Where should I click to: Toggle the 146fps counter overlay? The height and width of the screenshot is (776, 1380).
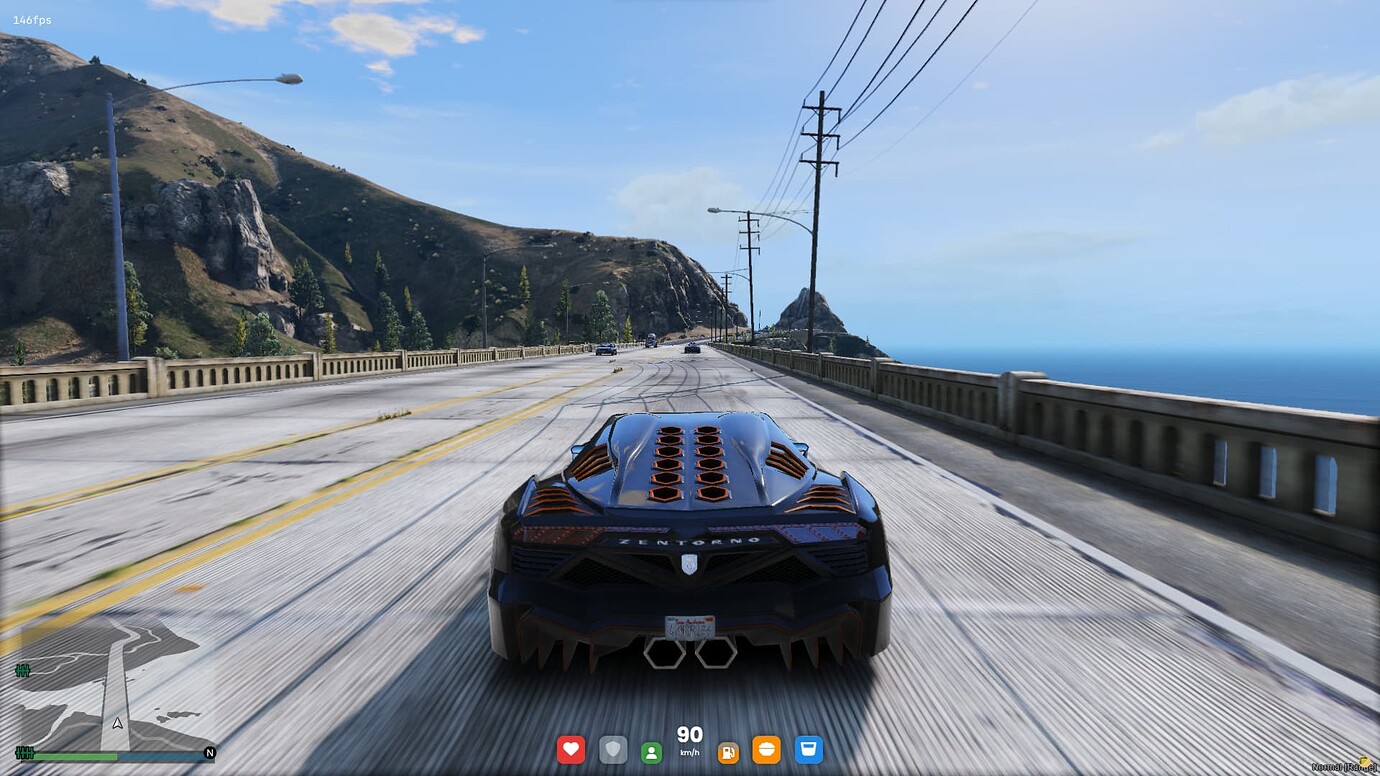pos(31,18)
